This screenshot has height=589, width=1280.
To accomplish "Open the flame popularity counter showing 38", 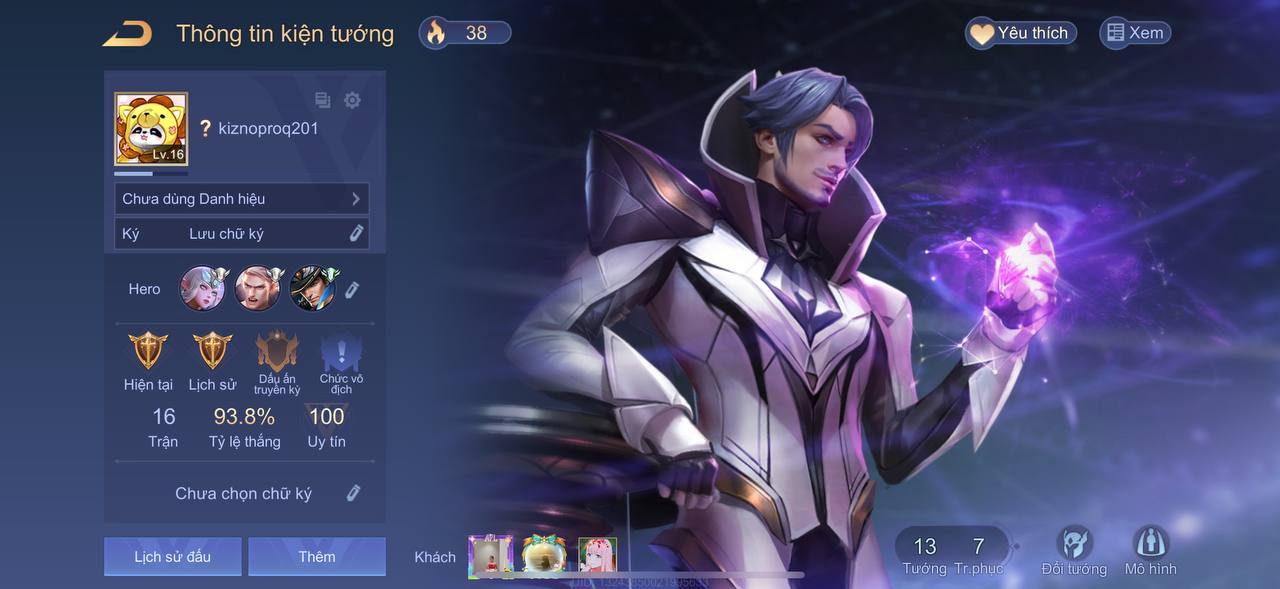I will point(465,33).
